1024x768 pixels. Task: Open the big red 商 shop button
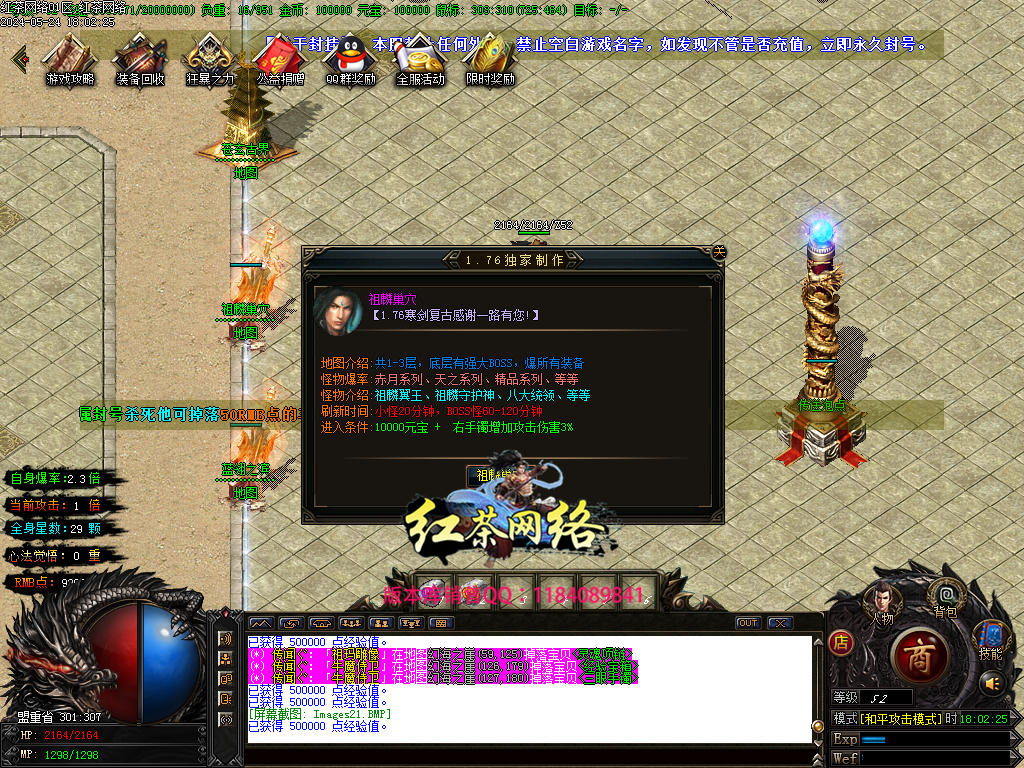(x=913, y=653)
